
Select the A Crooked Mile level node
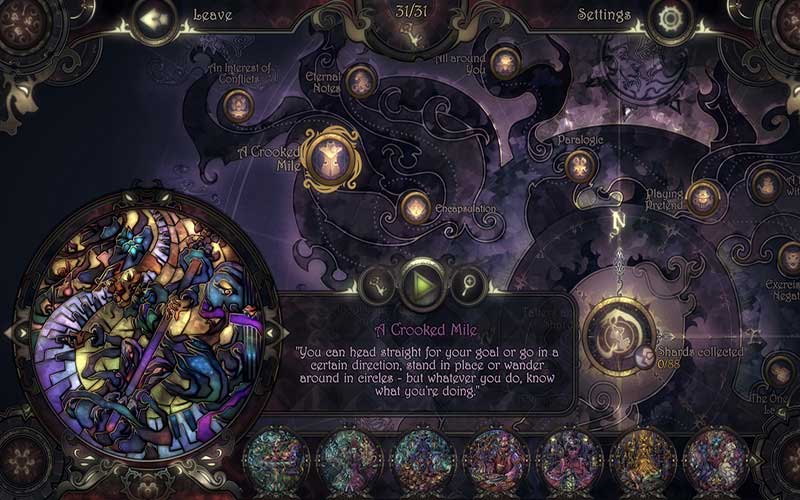330,157
